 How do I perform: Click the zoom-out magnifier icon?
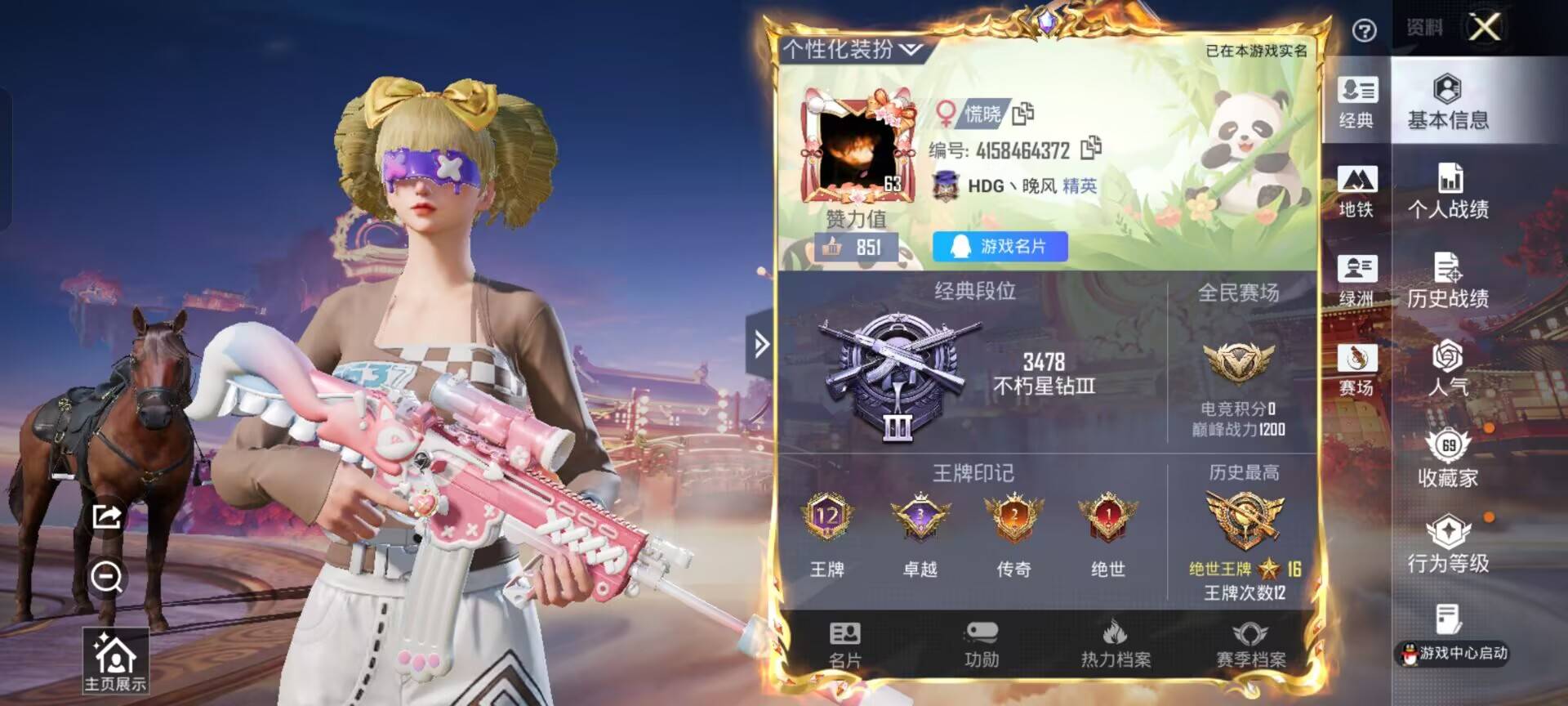coord(107,577)
